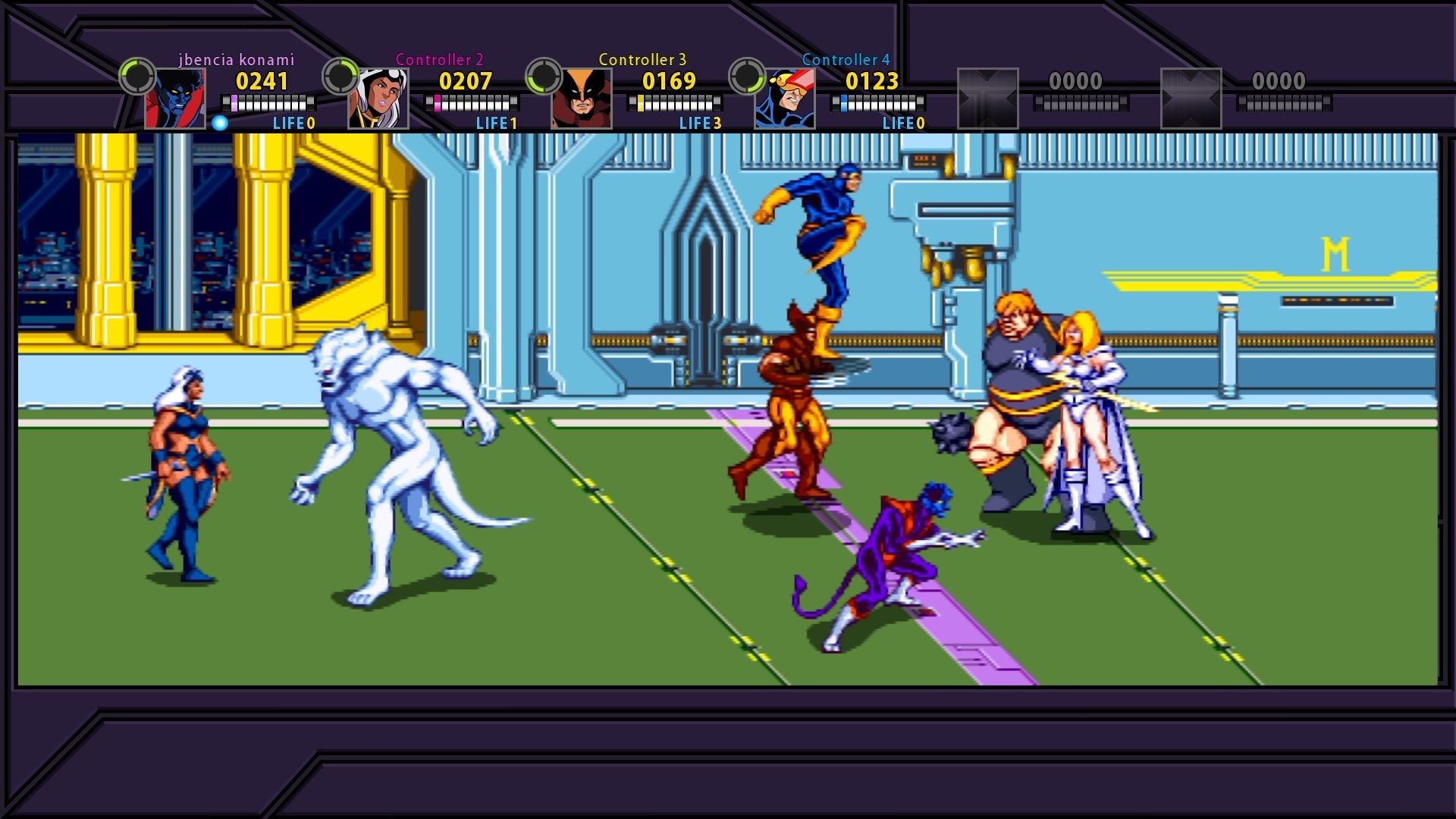Click Nightcrawler's circular mutant power gauge
1456x819 pixels.
click(x=136, y=76)
